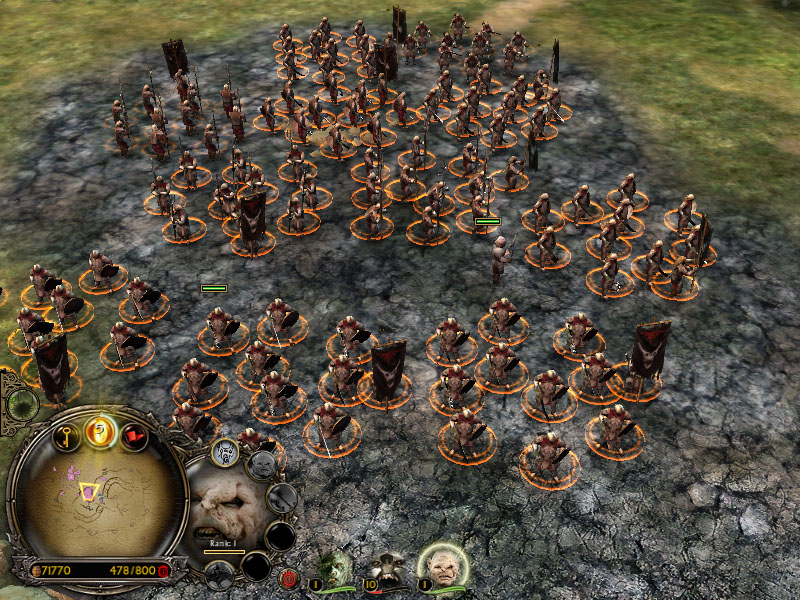
Task: Use the crossed weapons command icon
Action: pyautogui.click(x=283, y=496)
